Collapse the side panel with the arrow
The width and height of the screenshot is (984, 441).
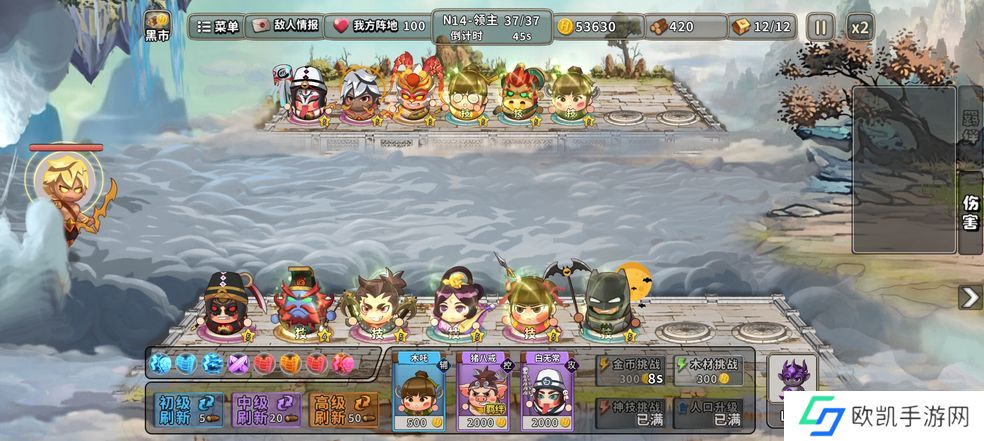pyautogui.click(x=970, y=297)
